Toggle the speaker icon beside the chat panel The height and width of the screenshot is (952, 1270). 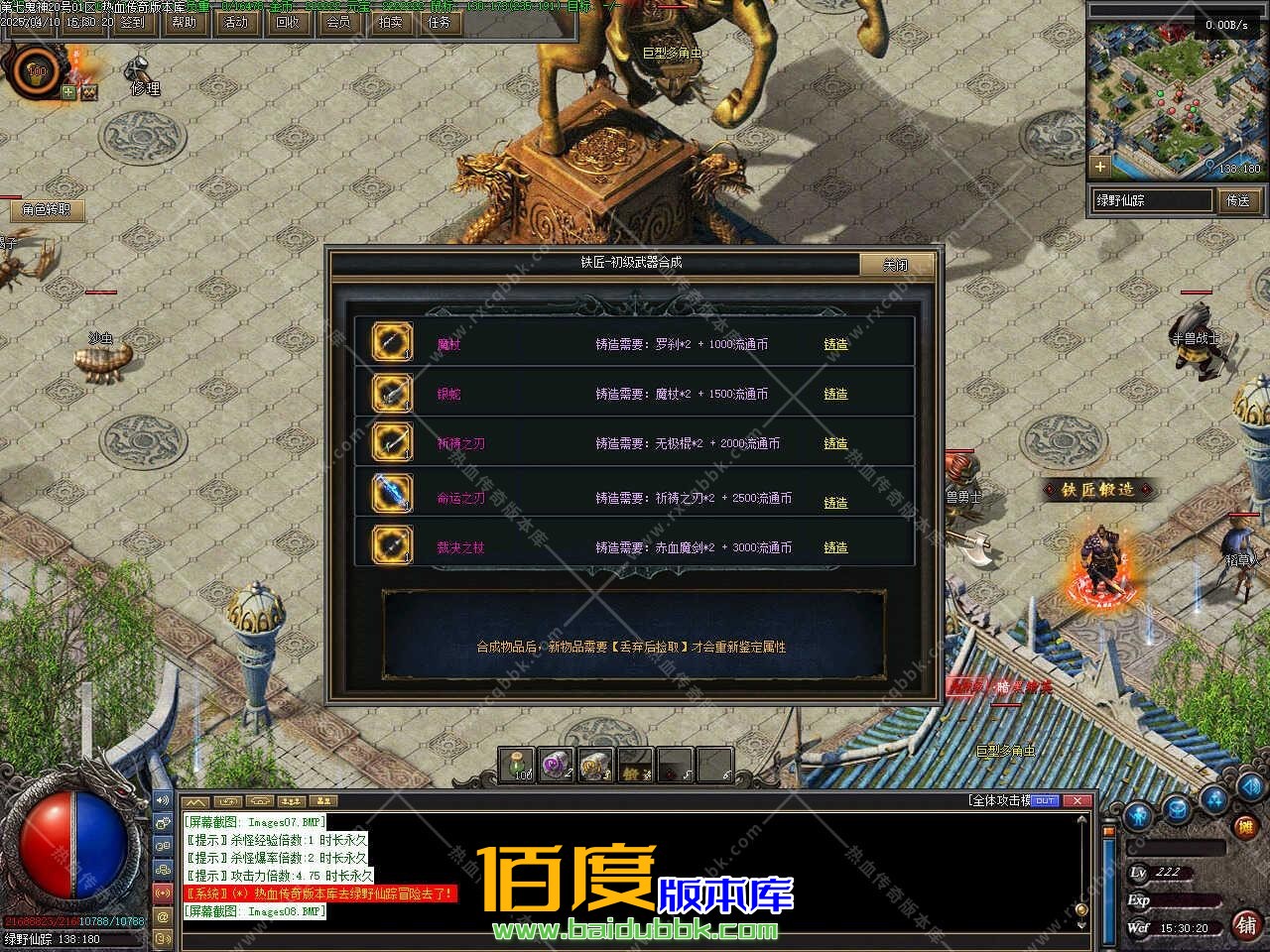162,800
